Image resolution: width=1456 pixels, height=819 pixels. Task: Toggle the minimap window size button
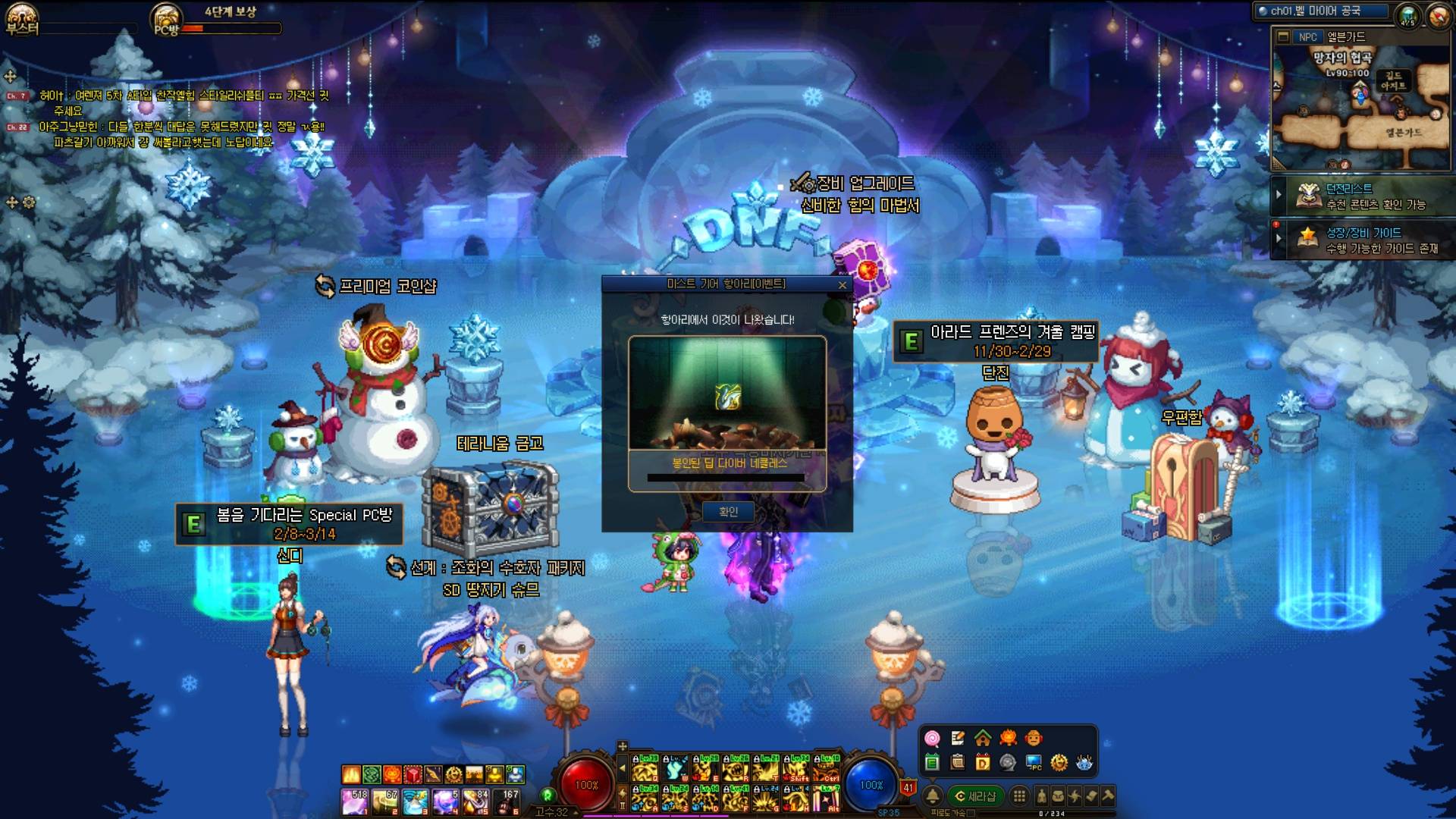(x=1283, y=37)
